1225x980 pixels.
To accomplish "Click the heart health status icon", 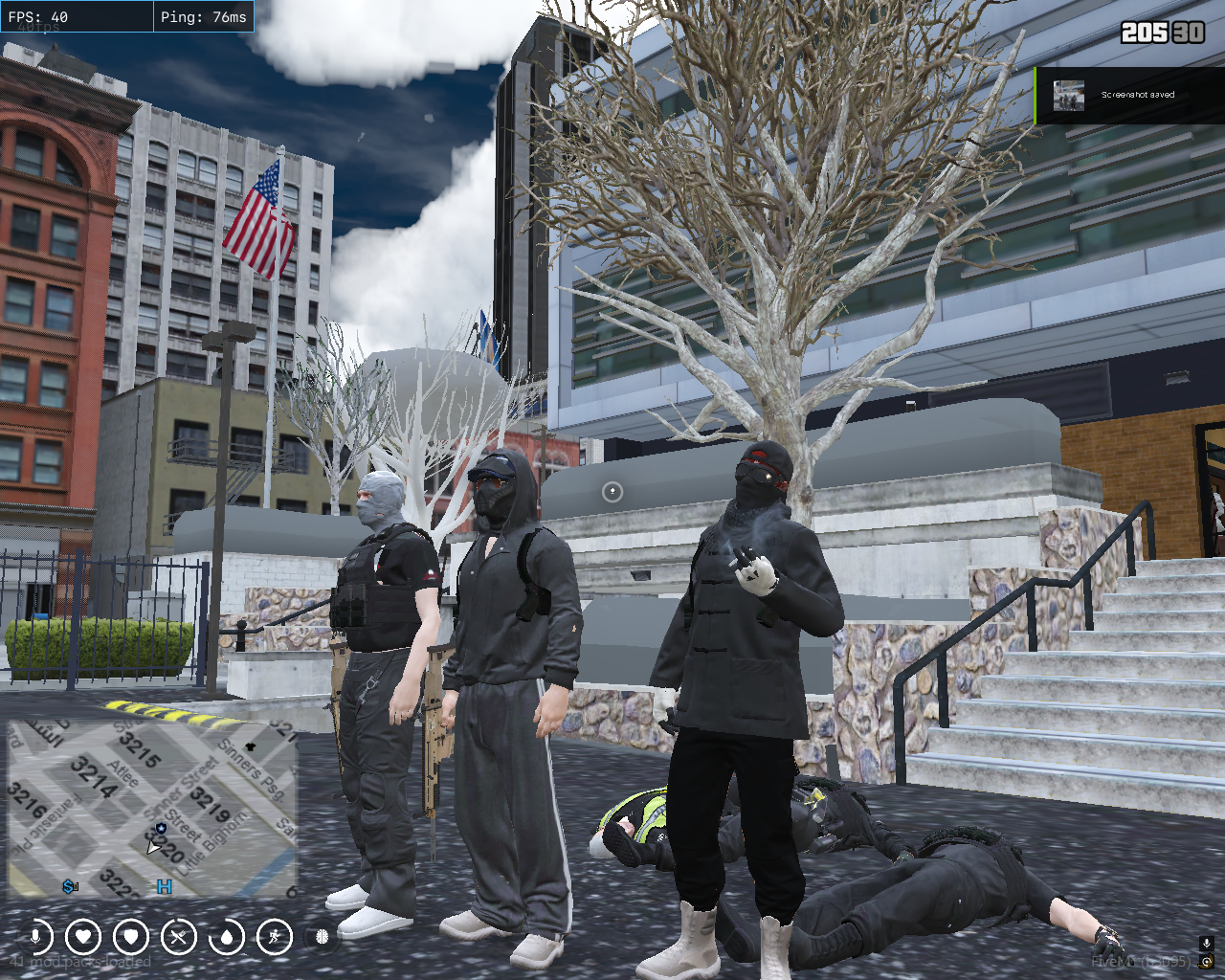I will tap(83, 937).
